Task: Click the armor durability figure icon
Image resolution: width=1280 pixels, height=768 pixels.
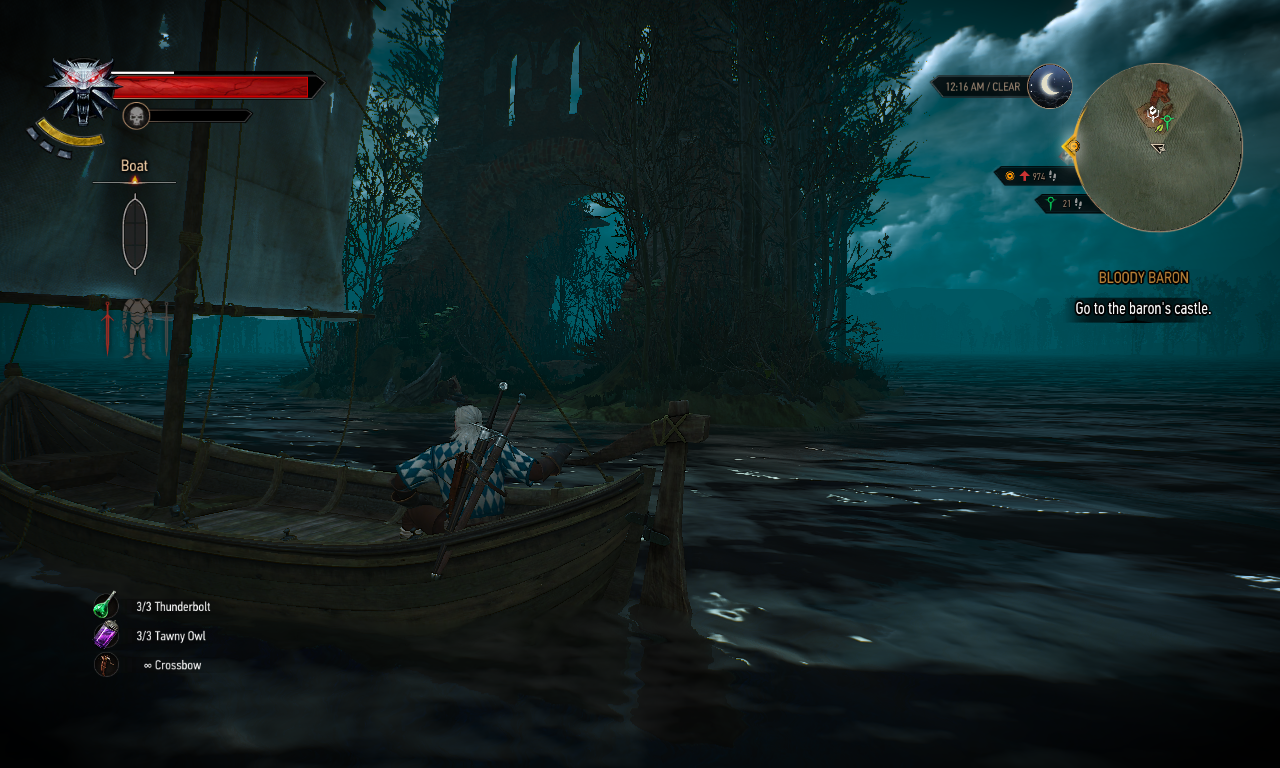Action: tap(137, 326)
